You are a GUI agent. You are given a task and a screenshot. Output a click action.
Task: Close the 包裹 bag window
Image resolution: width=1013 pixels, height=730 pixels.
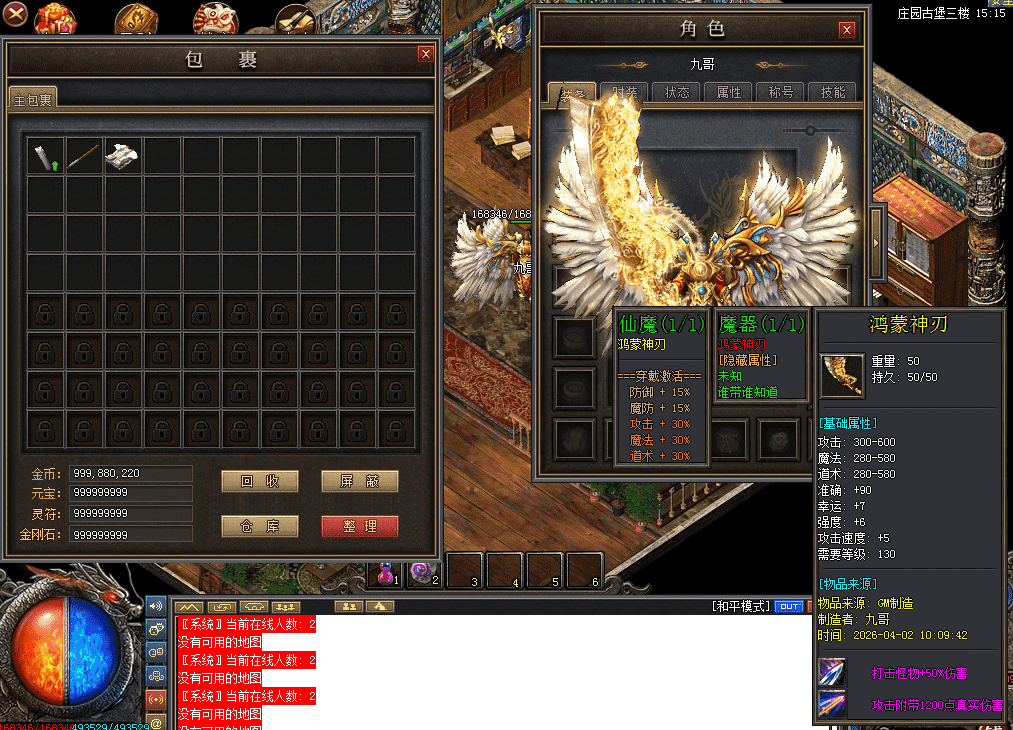(x=426, y=54)
